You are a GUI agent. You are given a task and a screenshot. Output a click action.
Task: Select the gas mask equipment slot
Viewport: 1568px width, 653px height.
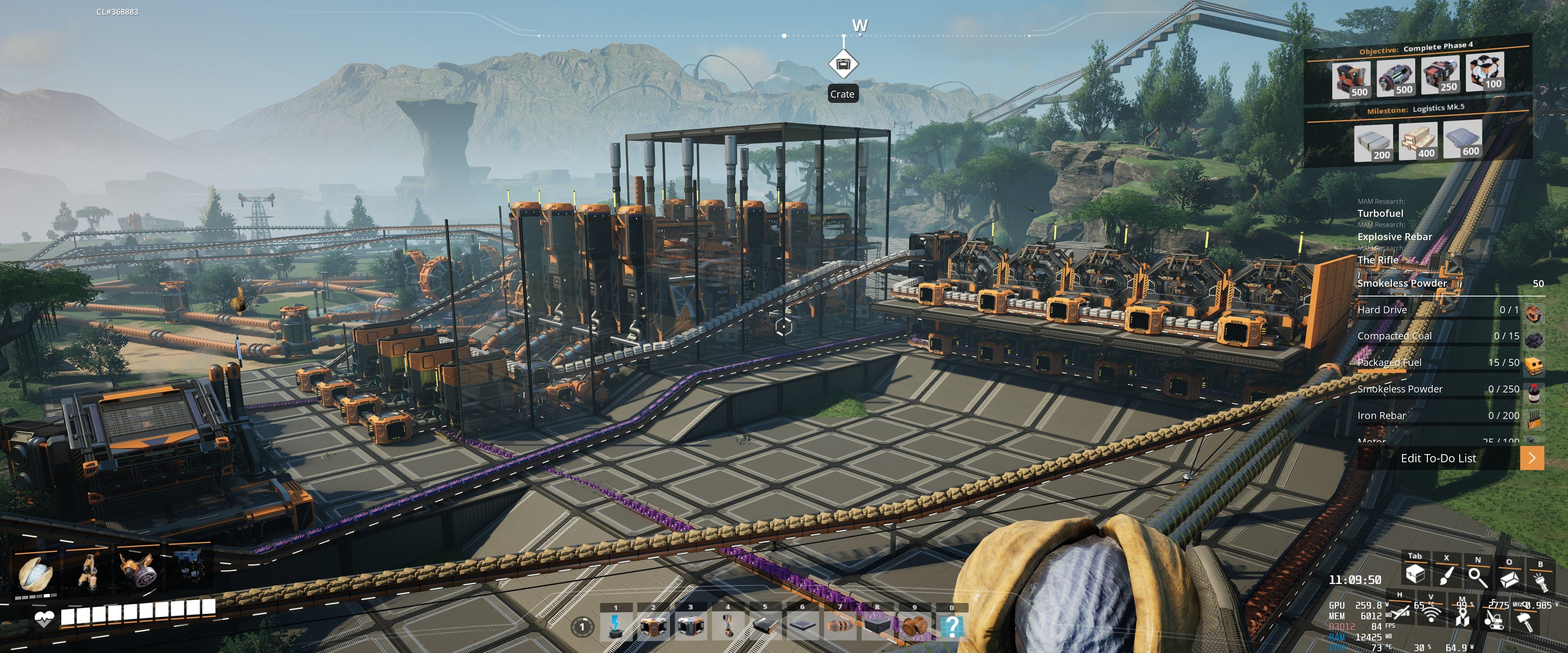click(x=136, y=571)
